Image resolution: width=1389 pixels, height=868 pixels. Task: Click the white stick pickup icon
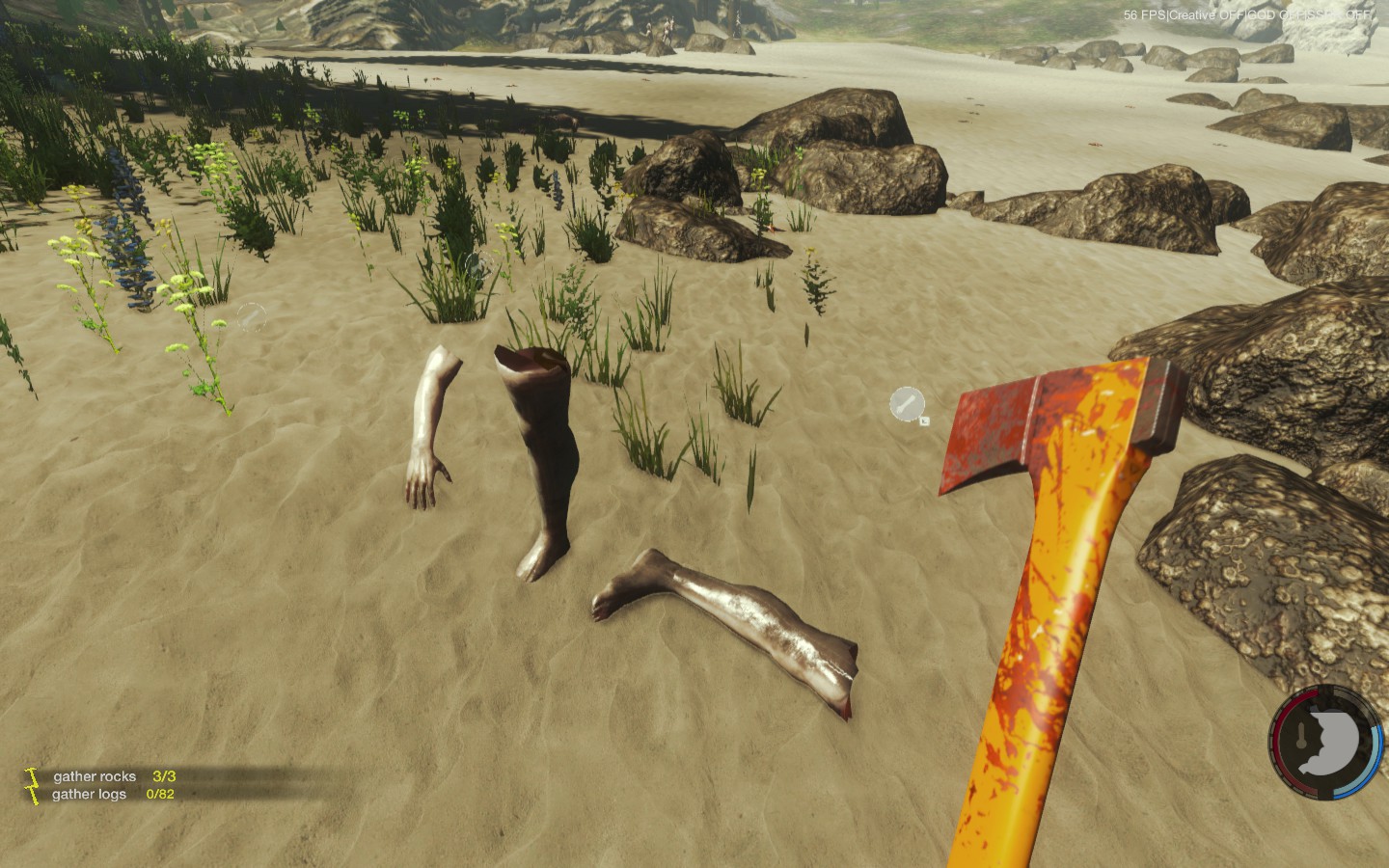coord(907,404)
